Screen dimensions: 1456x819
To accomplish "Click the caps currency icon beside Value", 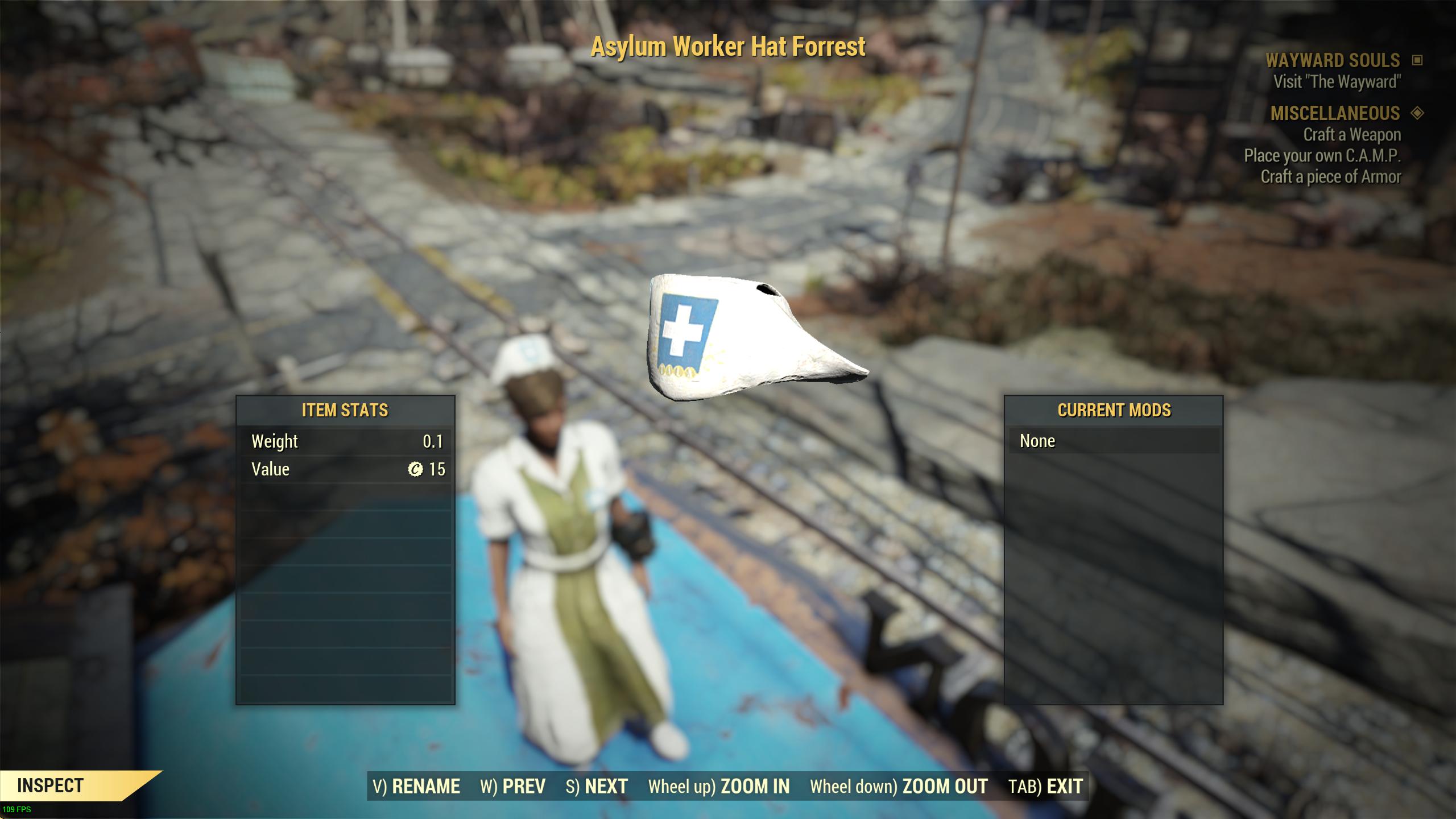I will pyautogui.click(x=420, y=469).
